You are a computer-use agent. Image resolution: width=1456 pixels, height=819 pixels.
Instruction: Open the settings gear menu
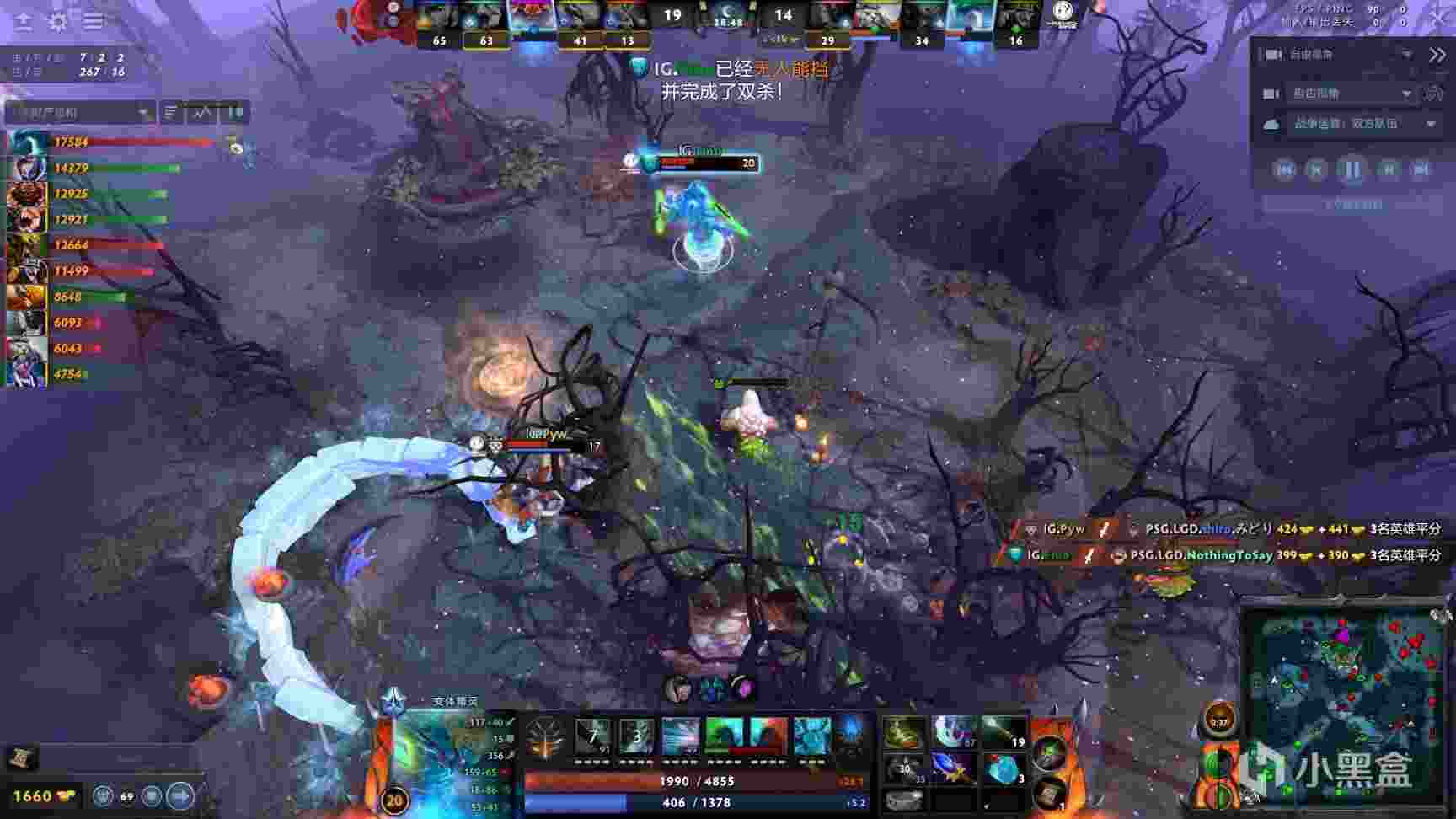click(x=57, y=22)
